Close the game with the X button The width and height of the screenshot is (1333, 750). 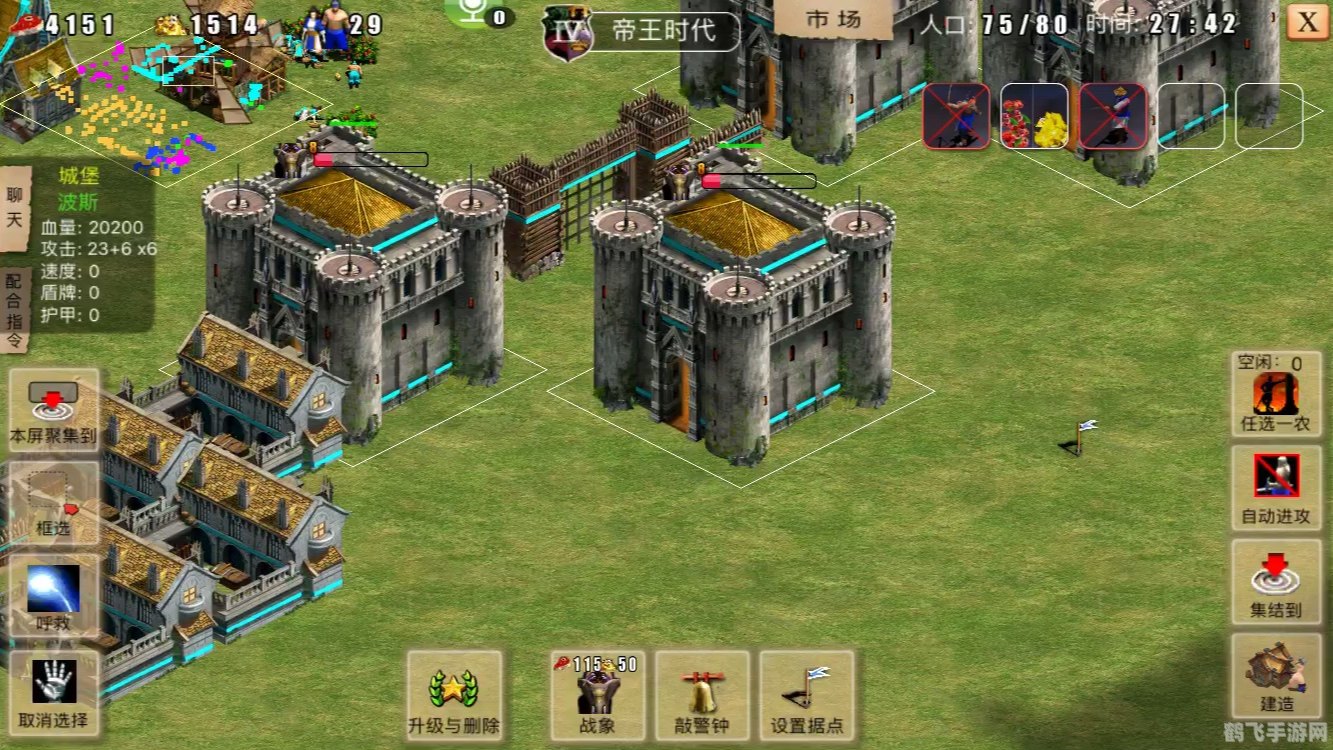point(1307,21)
